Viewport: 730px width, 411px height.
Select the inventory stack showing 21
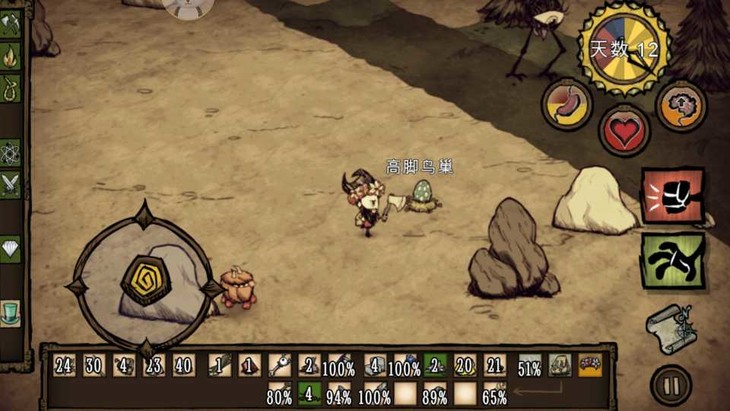coord(494,366)
